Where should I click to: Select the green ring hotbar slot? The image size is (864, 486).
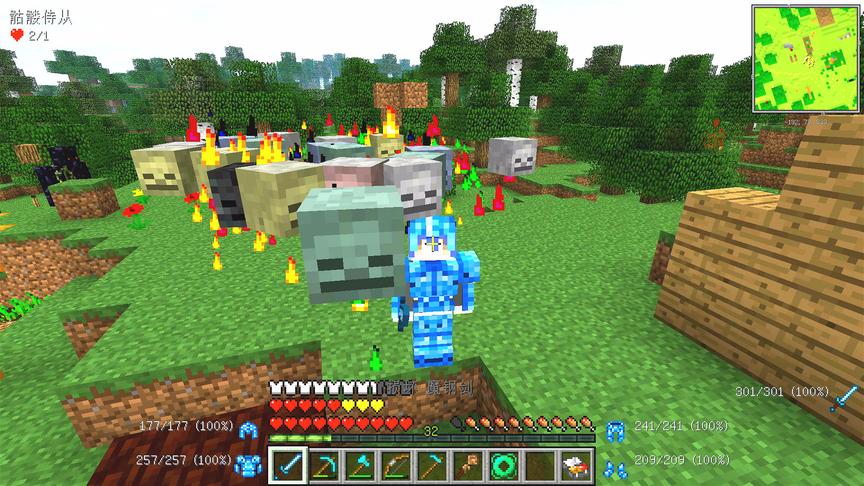[503, 465]
